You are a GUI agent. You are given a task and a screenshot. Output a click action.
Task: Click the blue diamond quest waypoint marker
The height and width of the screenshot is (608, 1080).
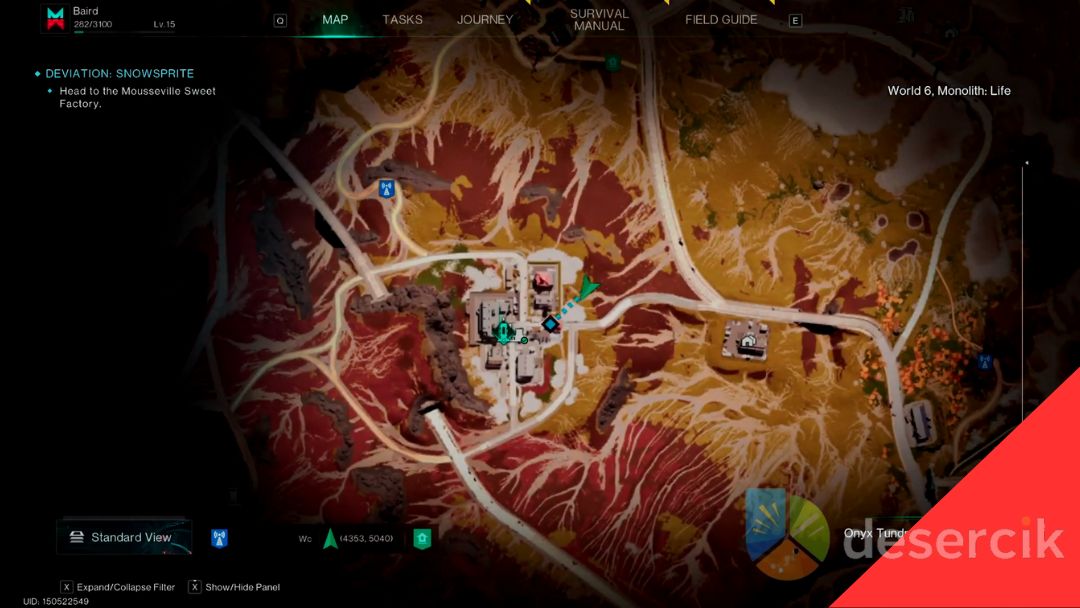[550, 323]
